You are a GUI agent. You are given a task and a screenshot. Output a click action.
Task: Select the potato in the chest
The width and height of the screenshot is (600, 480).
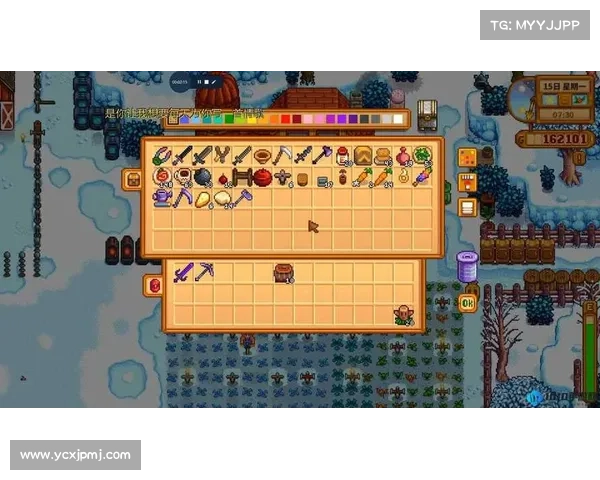pos(202,199)
